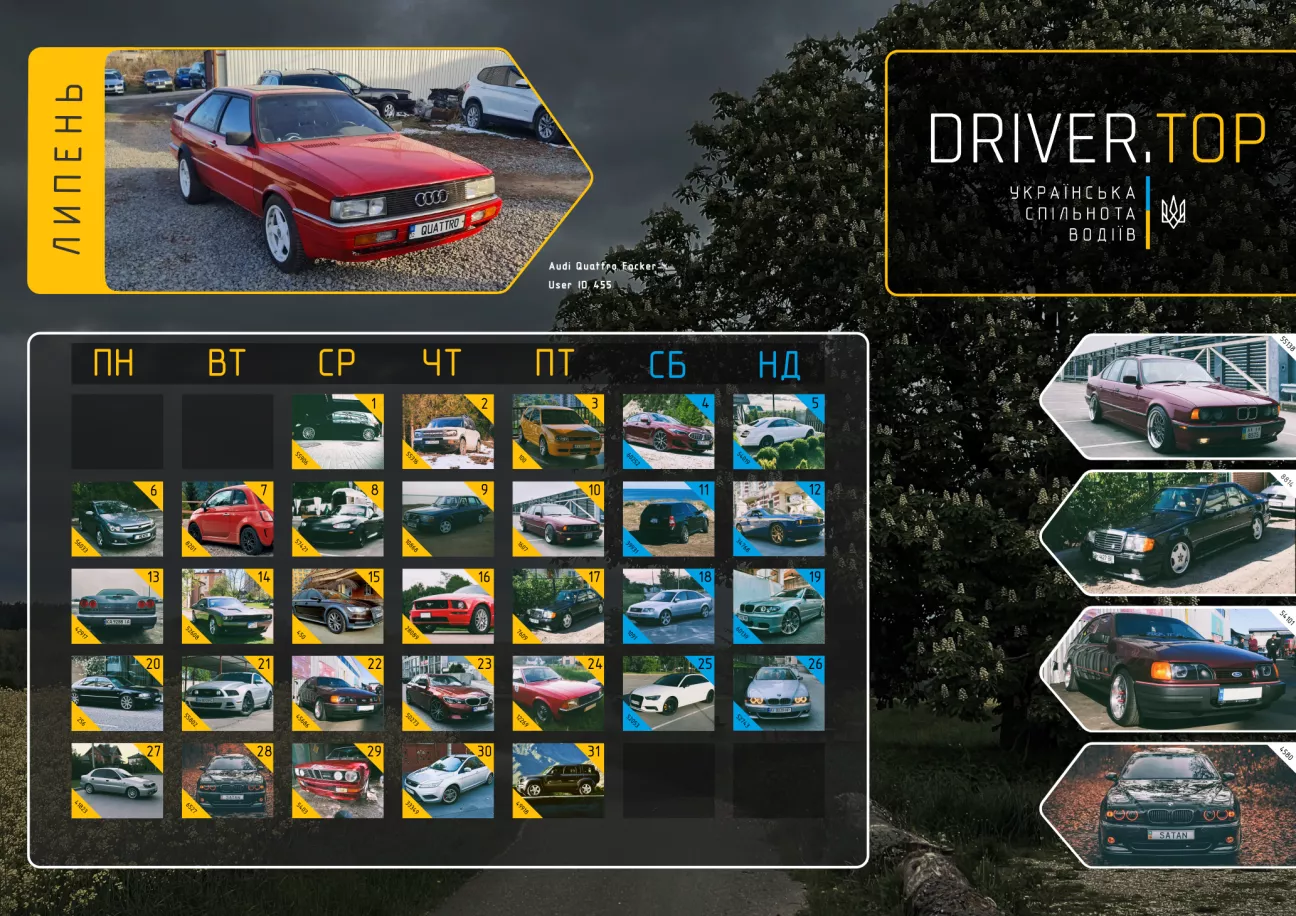Open the day 31 SUV thumbnail
This screenshot has height=916, width=1296.
558,780
